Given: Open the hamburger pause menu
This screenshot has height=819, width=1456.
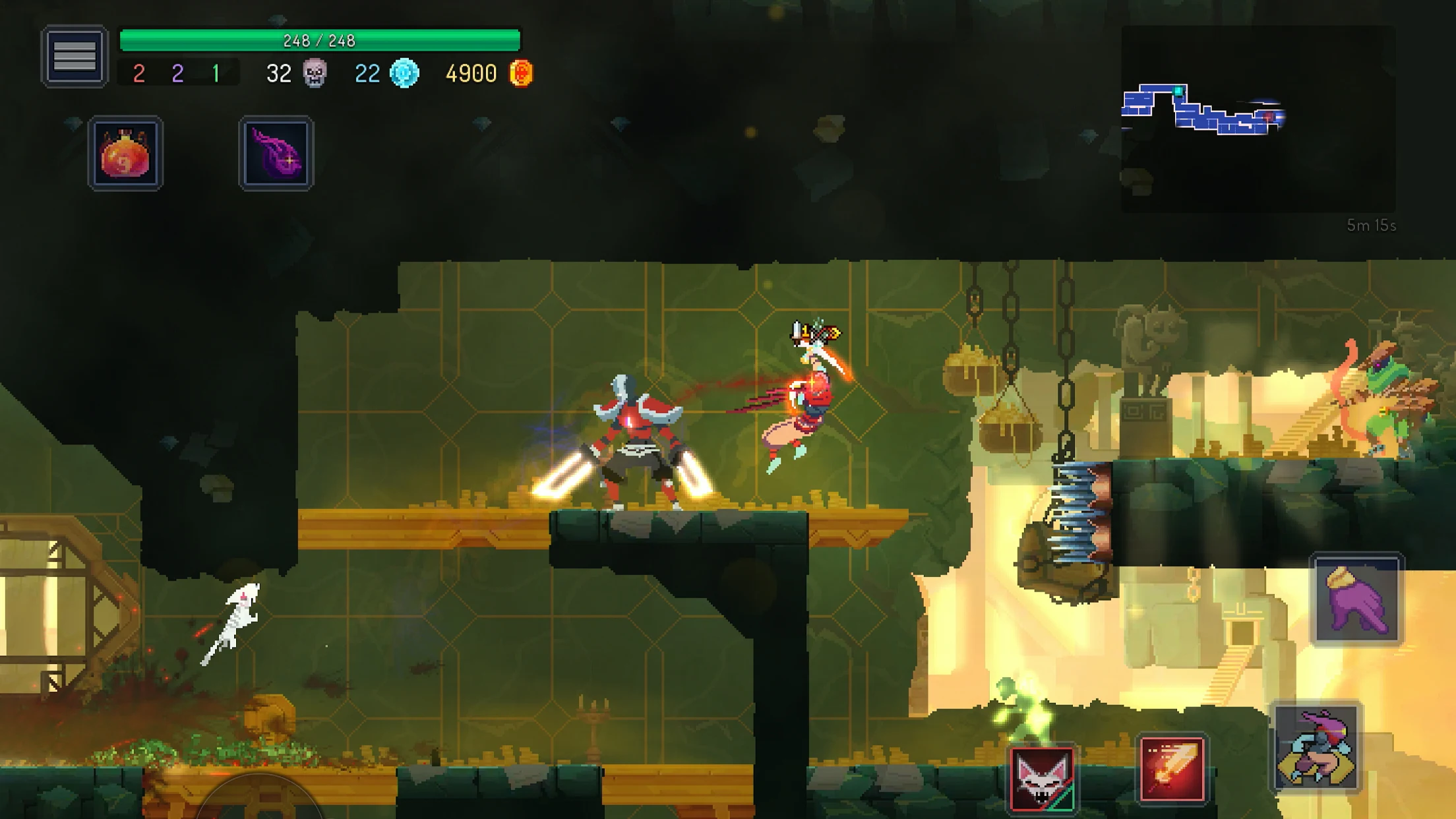Looking at the screenshot, I should [75, 56].
